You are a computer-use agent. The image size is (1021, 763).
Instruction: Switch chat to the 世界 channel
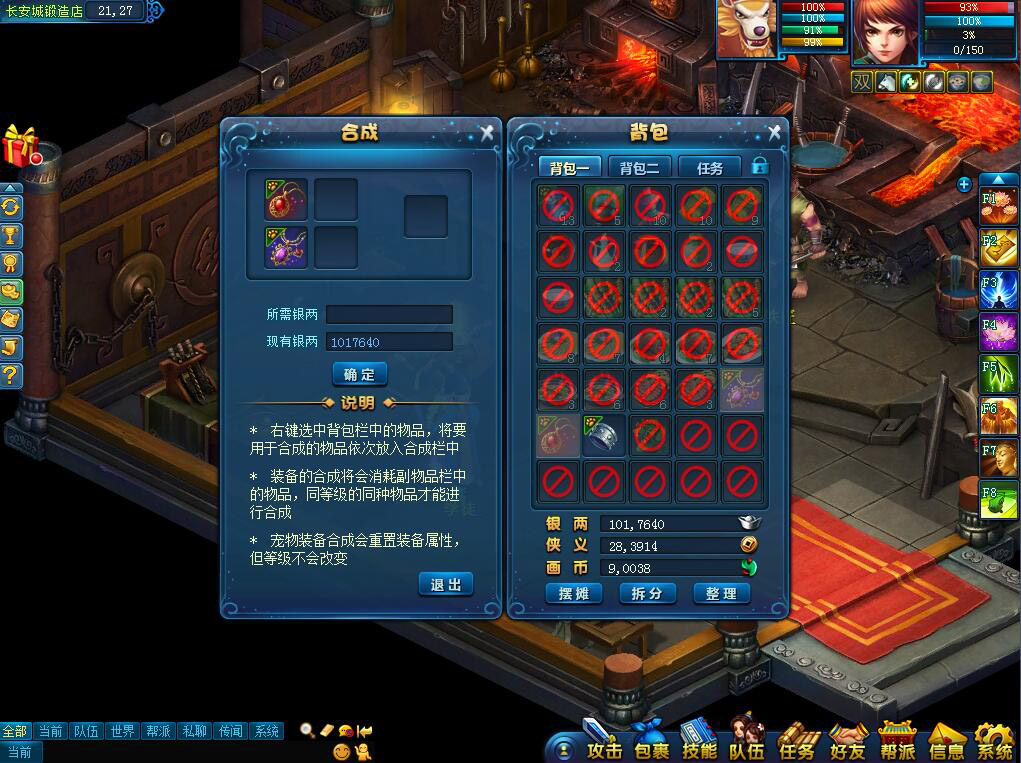[x=123, y=731]
